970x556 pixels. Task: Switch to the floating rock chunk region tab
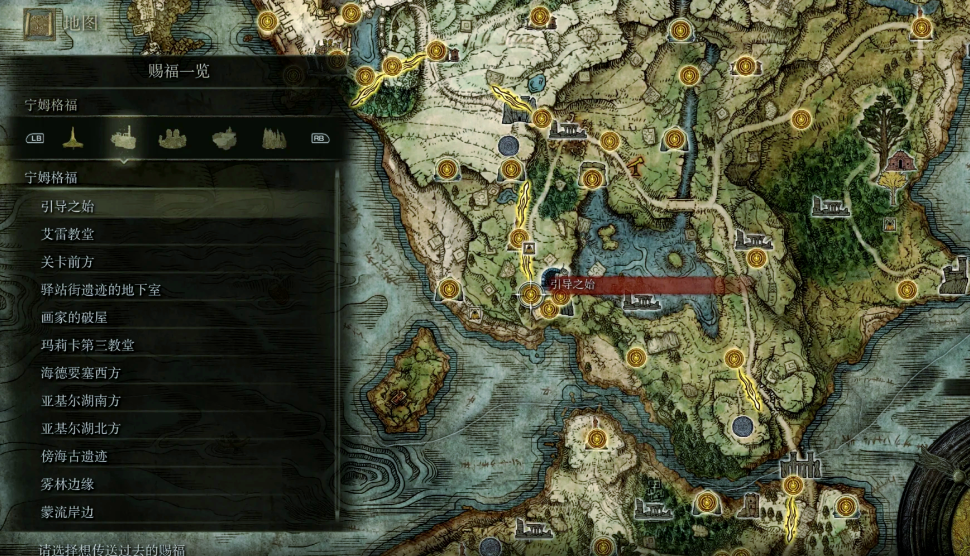[x=225, y=138]
